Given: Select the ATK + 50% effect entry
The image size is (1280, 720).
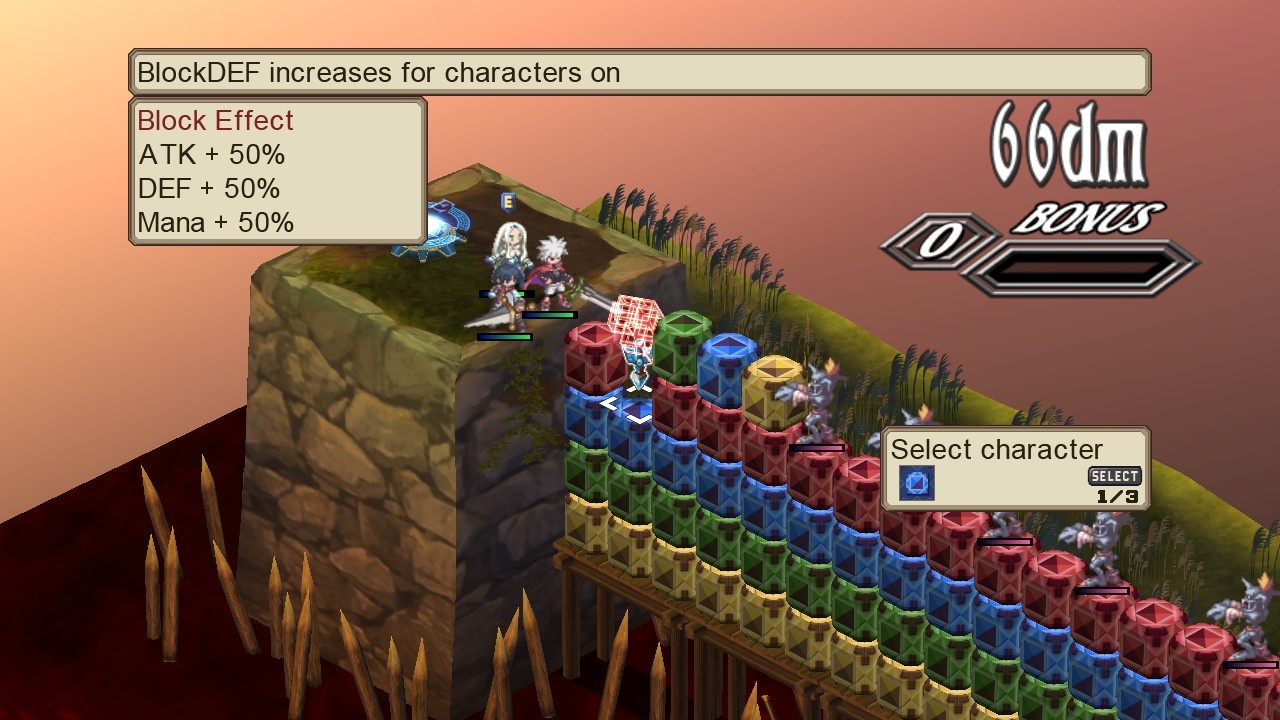Looking at the screenshot, I should pyautogui.click(x=210, y=155).
